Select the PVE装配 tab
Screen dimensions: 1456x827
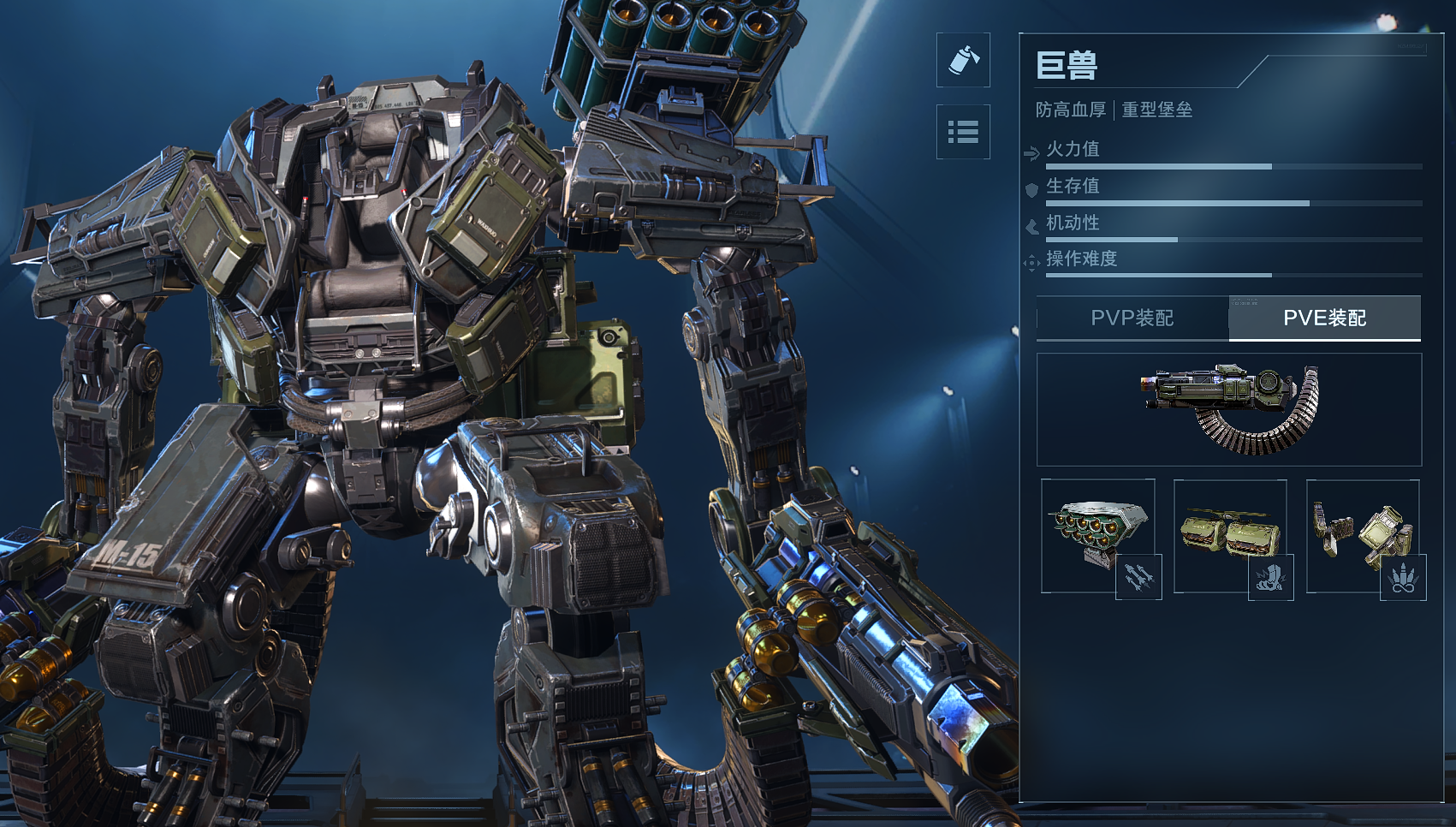pos(1324,318)
